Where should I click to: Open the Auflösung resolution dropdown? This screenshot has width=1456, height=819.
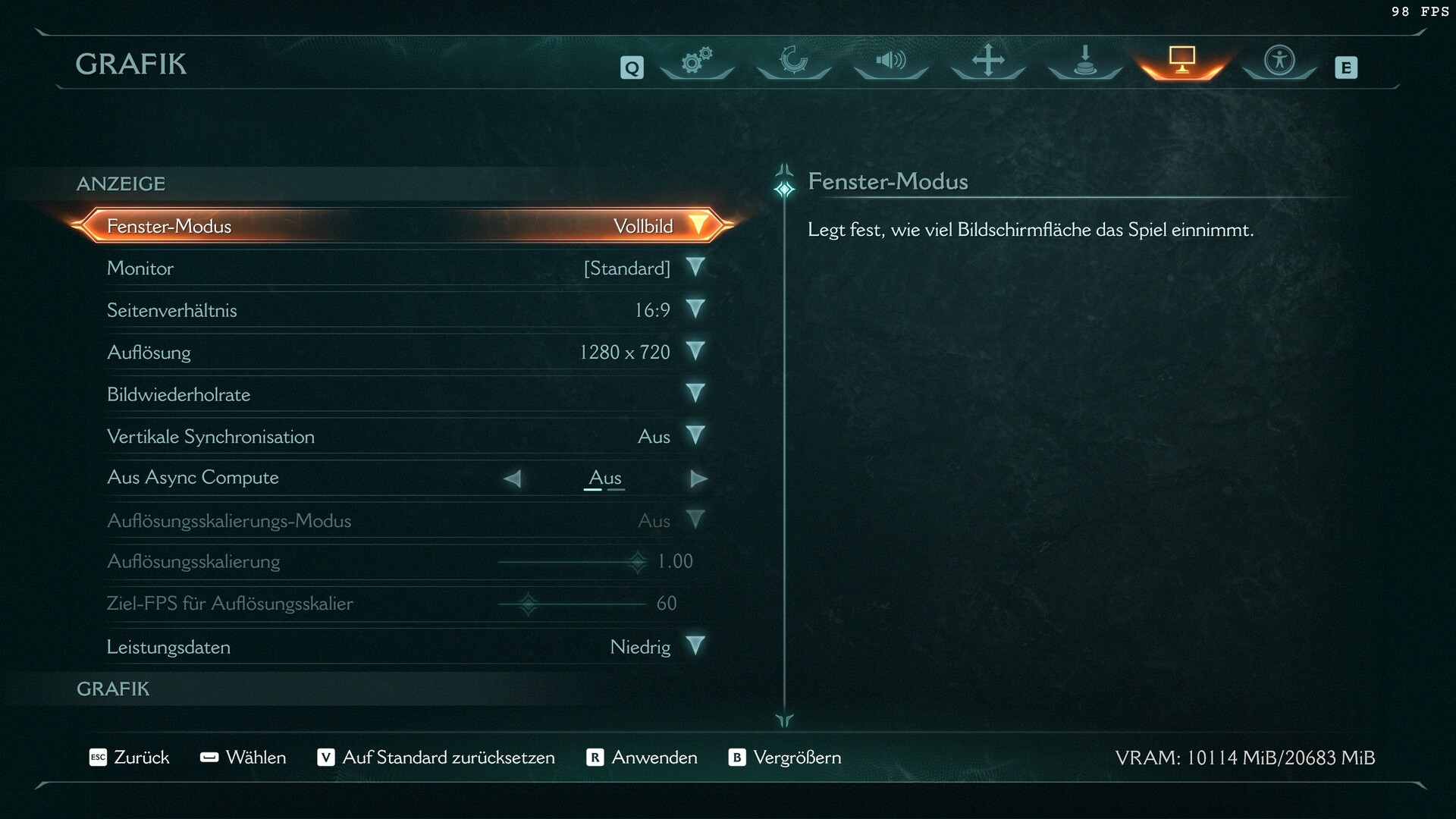[x=695, y=351]
